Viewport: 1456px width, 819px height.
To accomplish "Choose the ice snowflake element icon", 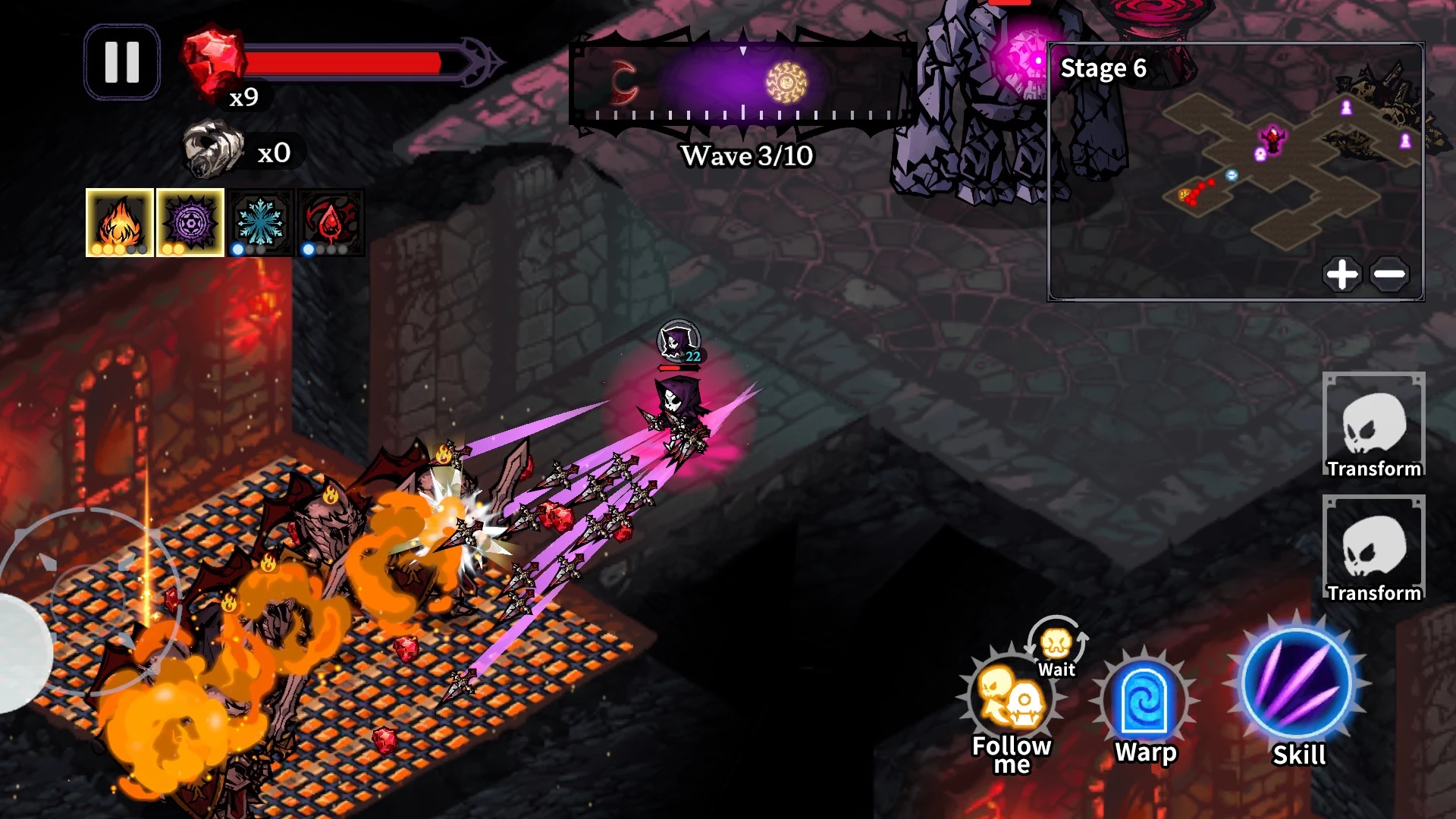I will [260, 222].
